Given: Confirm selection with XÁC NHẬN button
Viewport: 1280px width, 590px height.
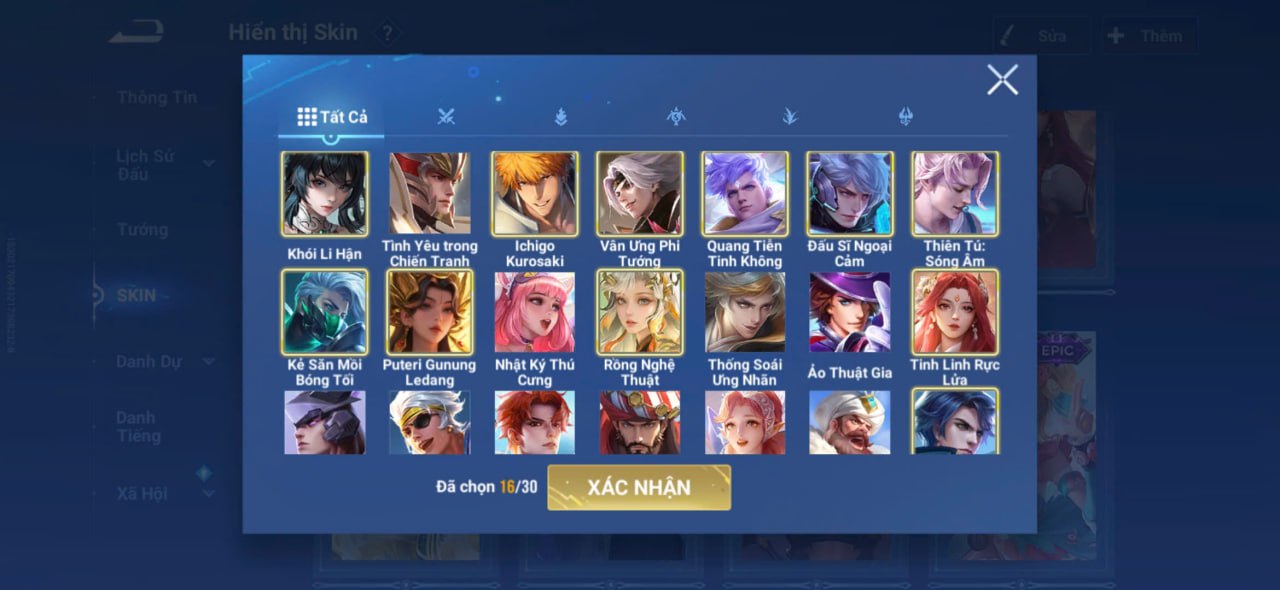Looking at the screenshot, I should click(x=639, y=488).
